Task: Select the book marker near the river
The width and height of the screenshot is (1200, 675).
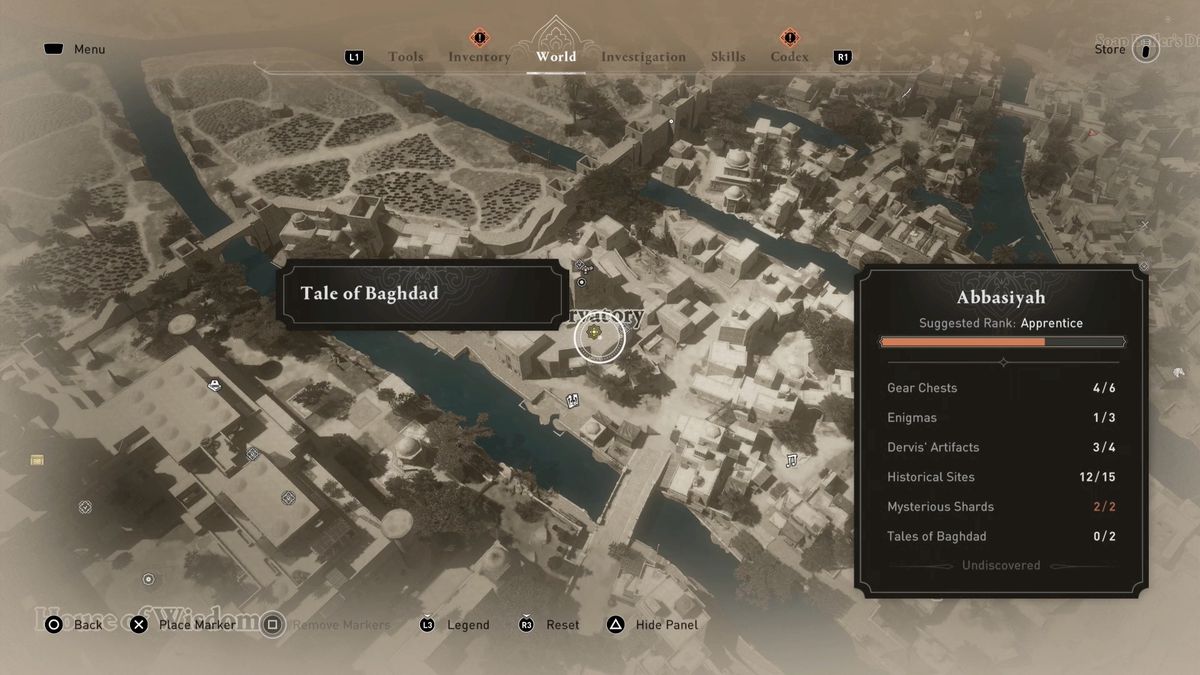Action: [573, 401]
